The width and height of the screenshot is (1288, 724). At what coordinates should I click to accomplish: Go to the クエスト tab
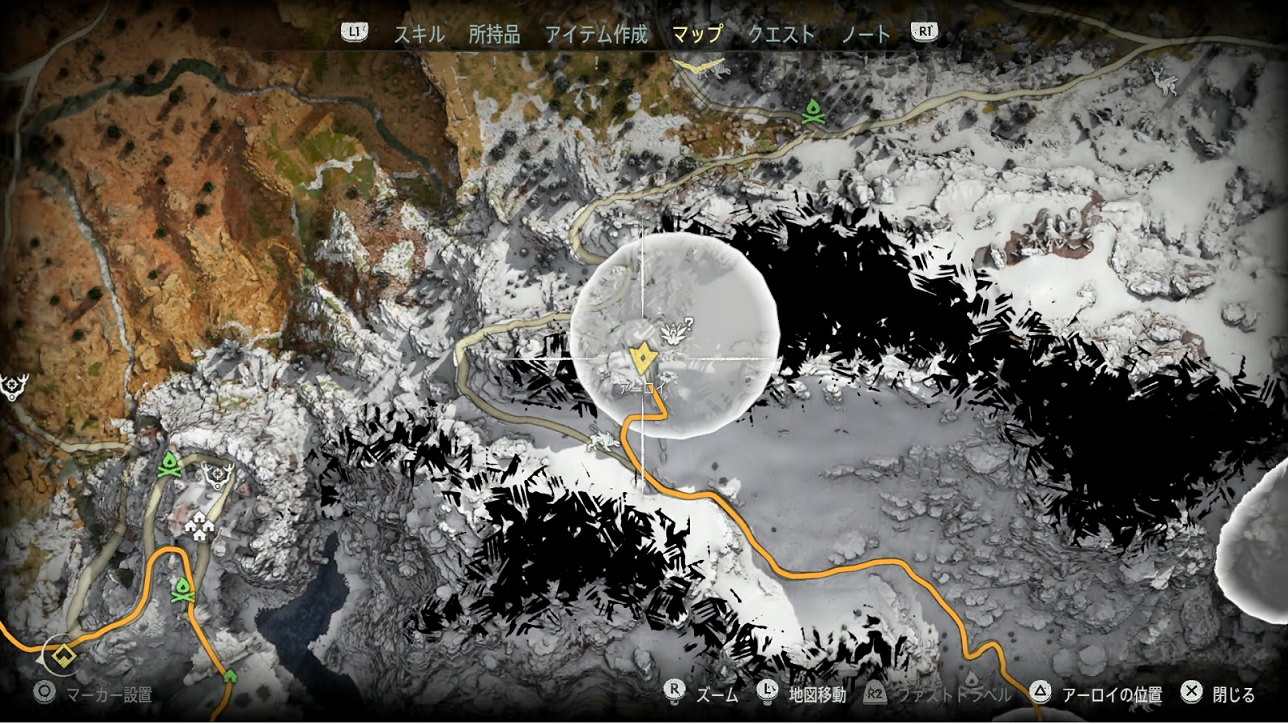pyautogui.click(x=781, y=34)
